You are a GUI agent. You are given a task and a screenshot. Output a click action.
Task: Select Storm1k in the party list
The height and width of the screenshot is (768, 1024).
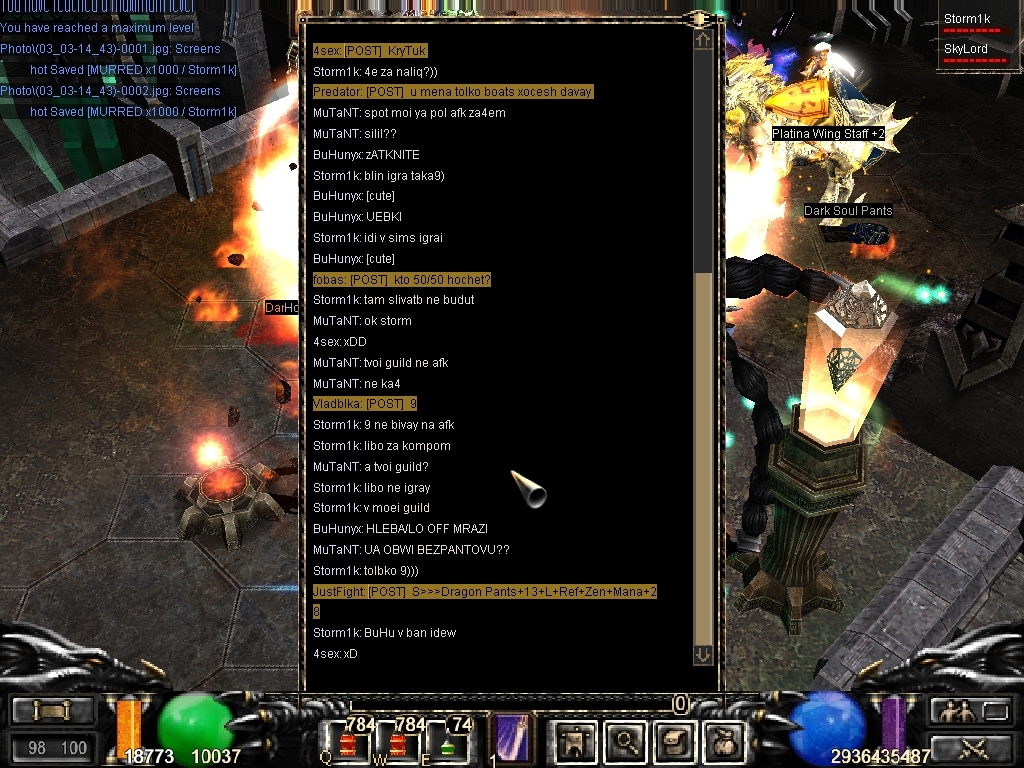[967, 19]
